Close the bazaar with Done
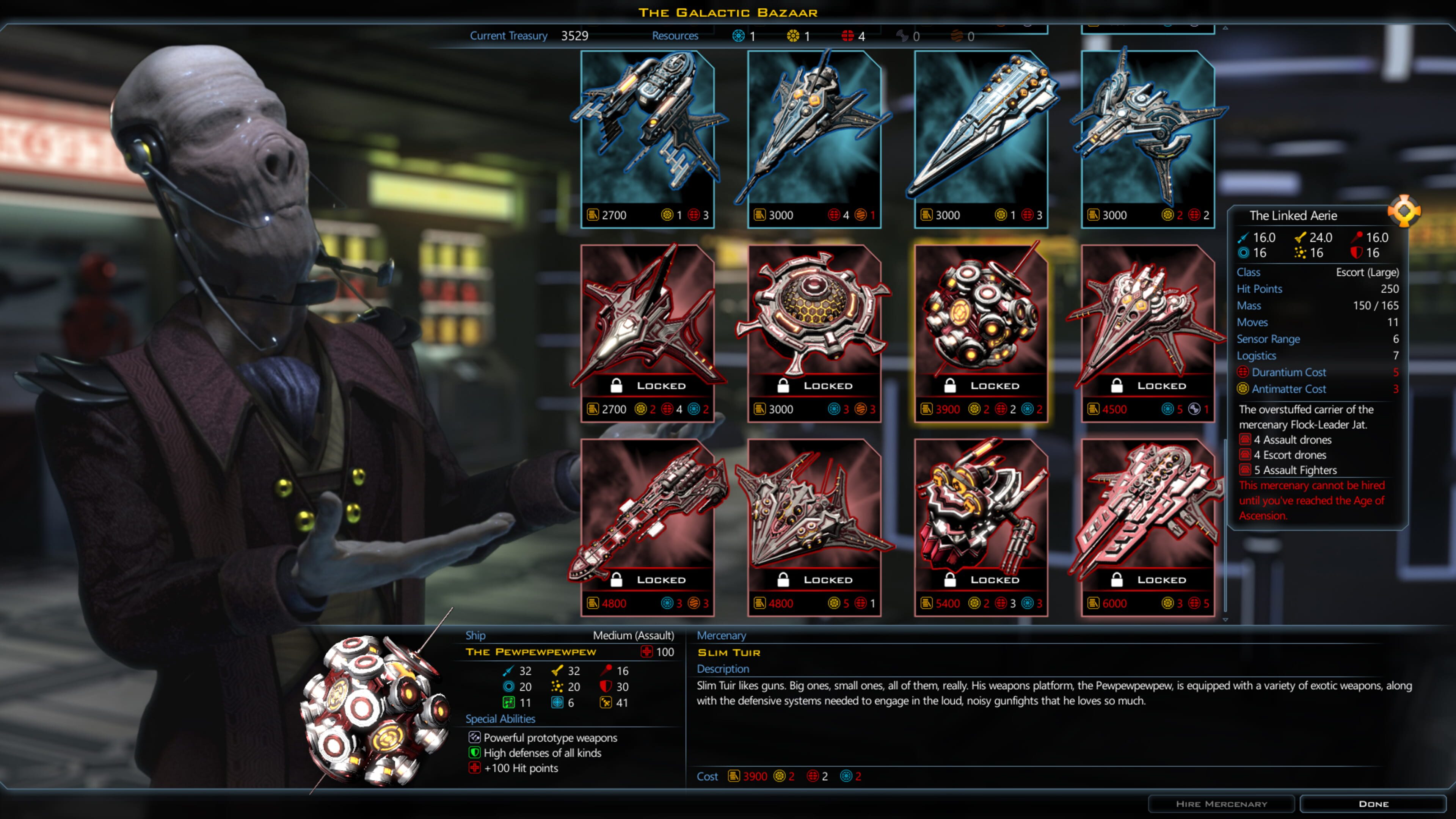The width and height of the screenshot is (1456, 819). [1373, 804]
